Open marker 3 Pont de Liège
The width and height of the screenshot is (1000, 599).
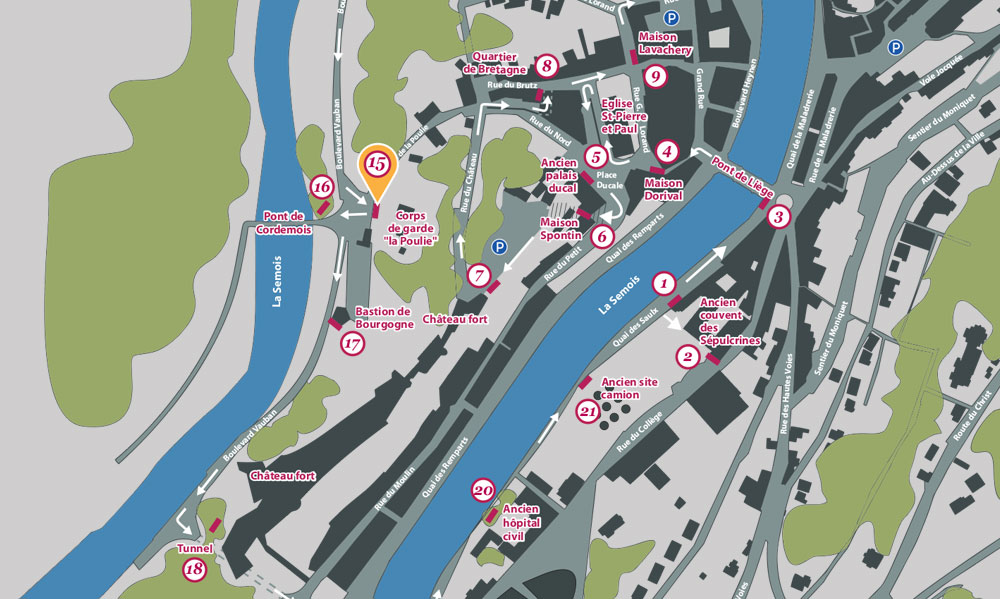pos(780,216)
